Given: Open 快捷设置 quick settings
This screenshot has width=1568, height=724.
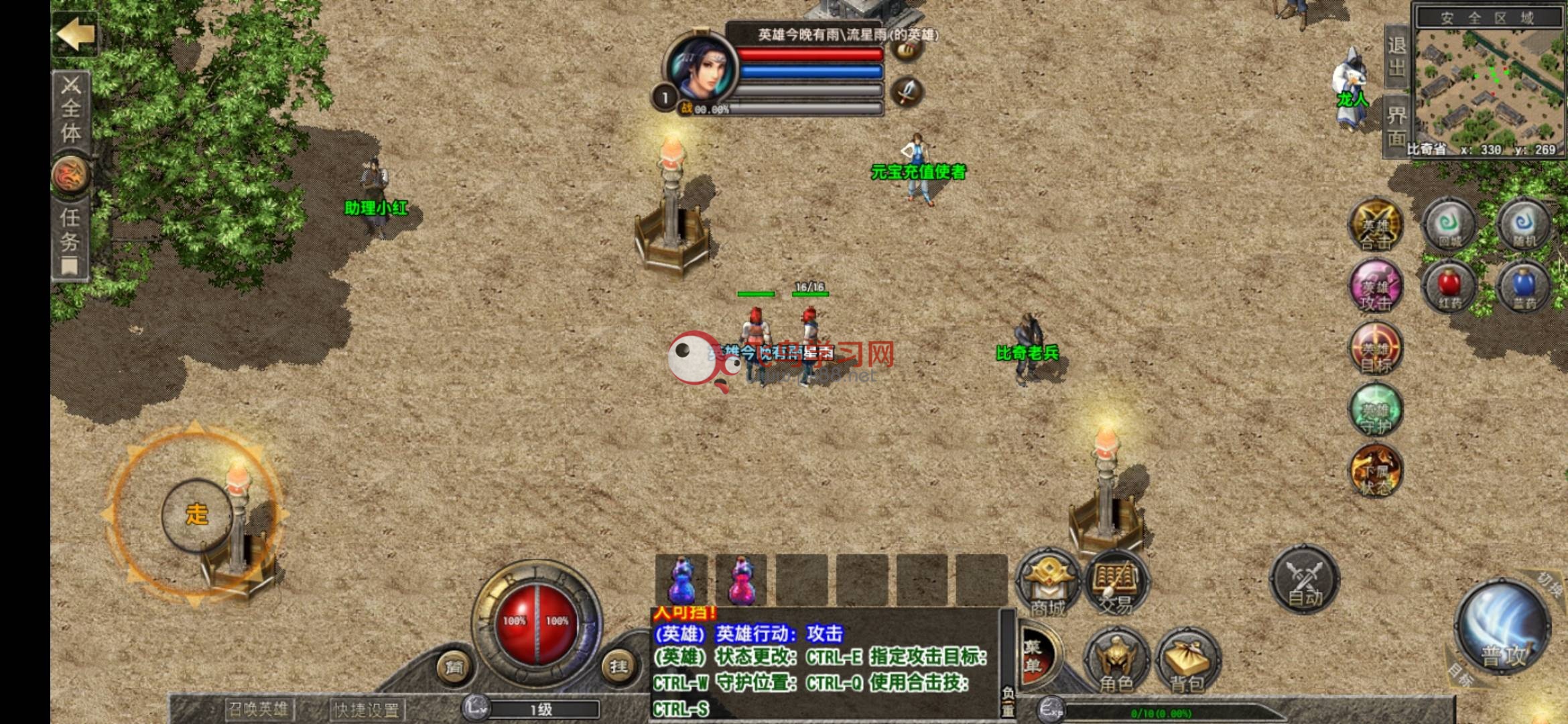Looking at the screenshot, I should 367,709.
